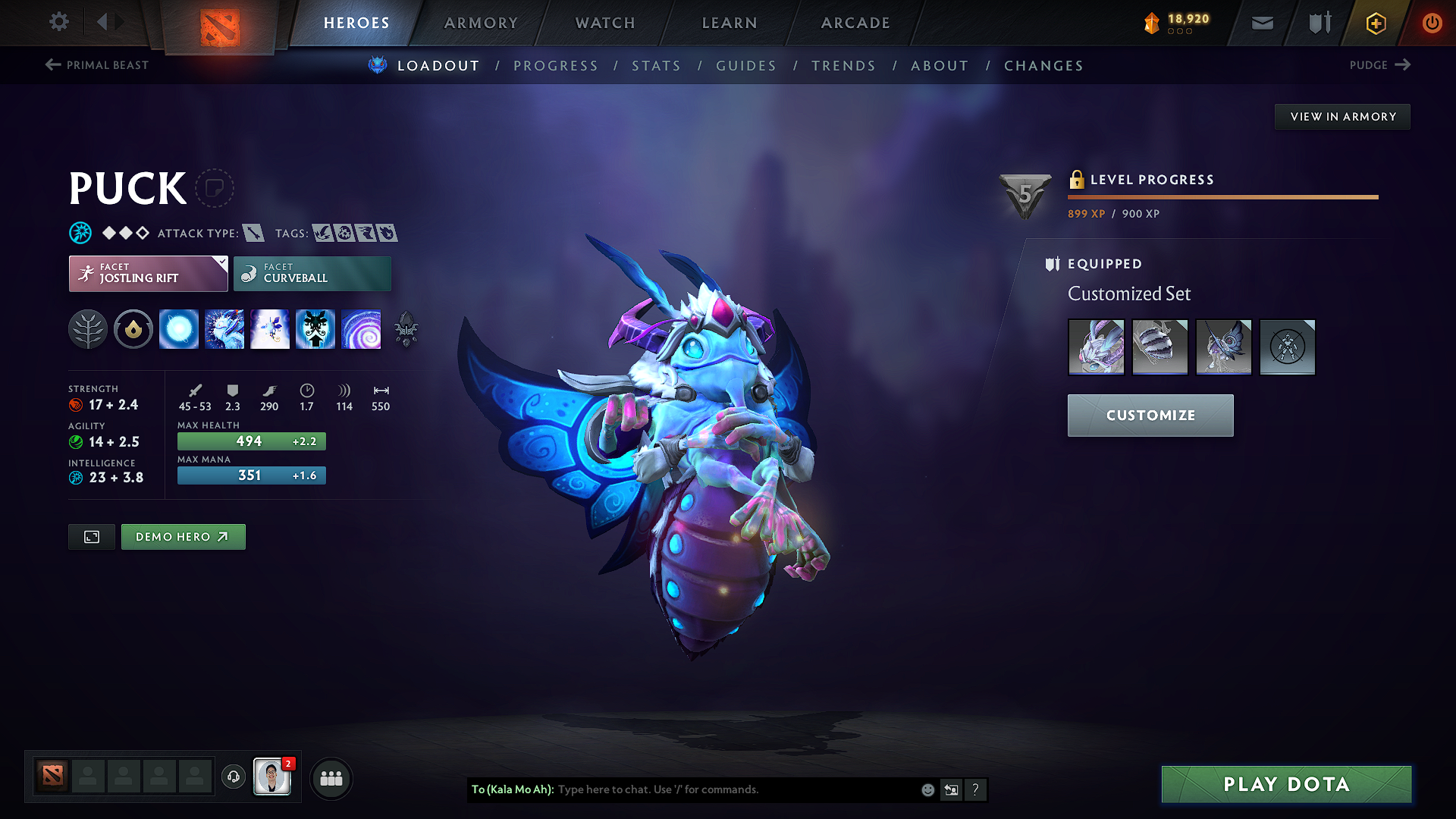1456x819 pixels.
Task: Click the DEMO HERO button
Action: click(183, 536)
